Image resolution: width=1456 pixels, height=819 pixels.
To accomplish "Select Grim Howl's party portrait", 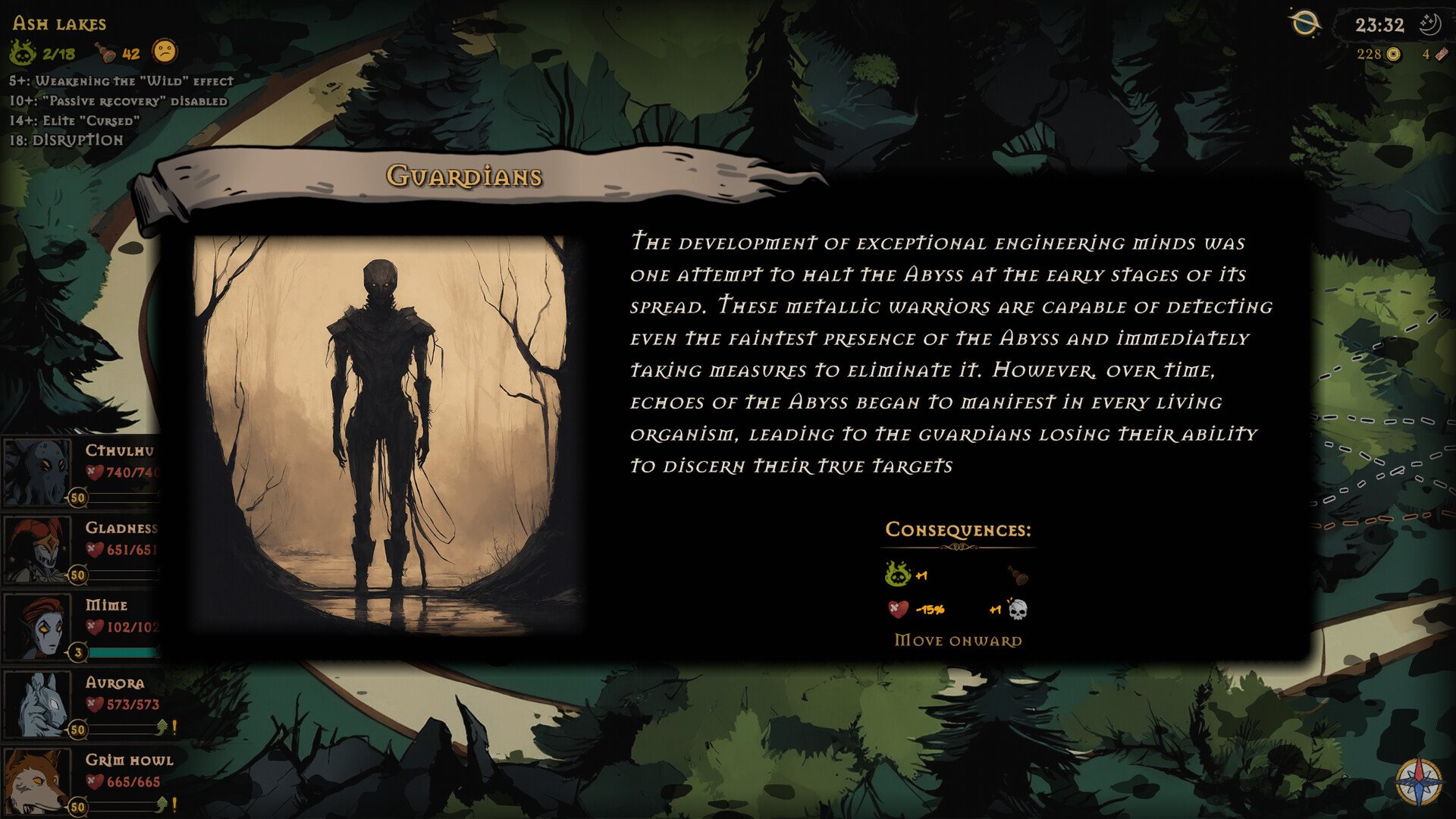I will pyautogui.click(x=36, y=781).
